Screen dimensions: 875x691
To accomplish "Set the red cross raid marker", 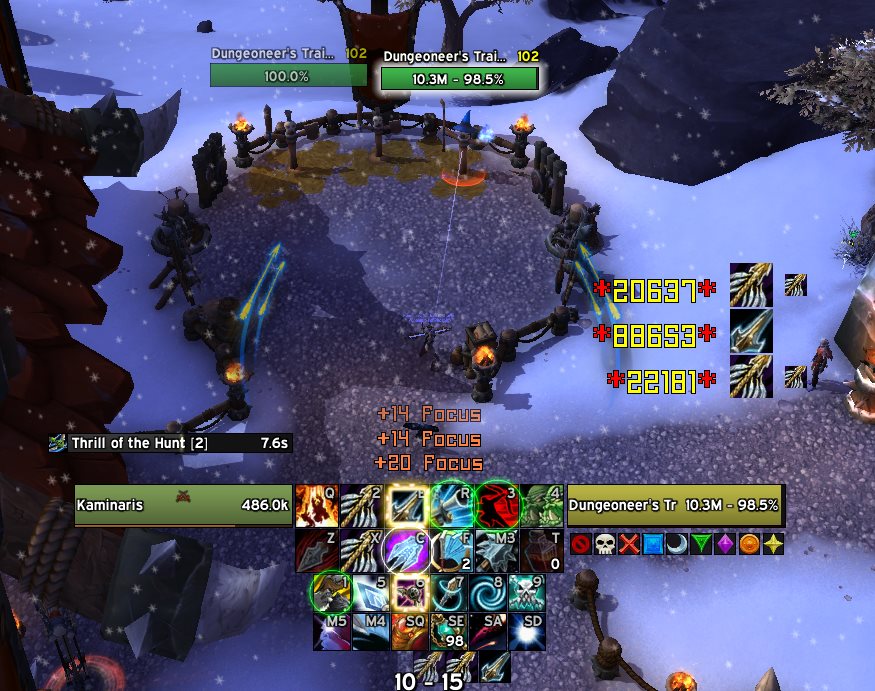I will (628, 544).
